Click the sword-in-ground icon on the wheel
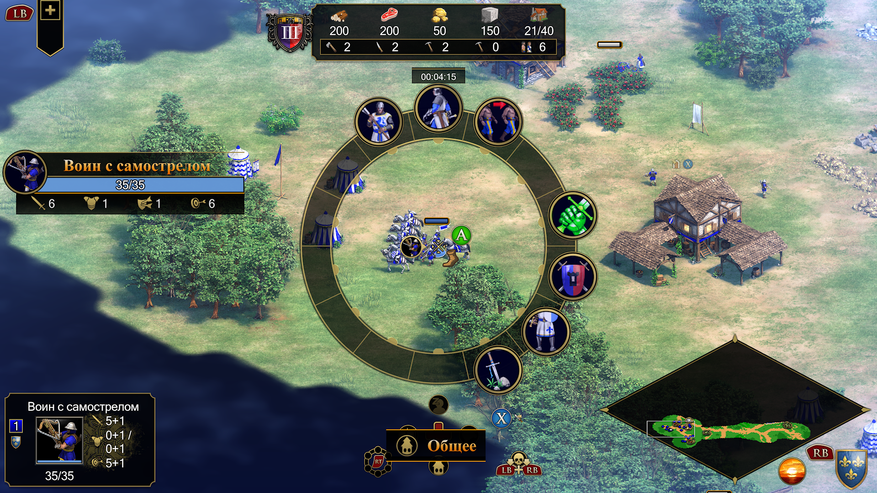Viewport: 877px width, 493px height. pyautogui.click(x=497, y=369)
